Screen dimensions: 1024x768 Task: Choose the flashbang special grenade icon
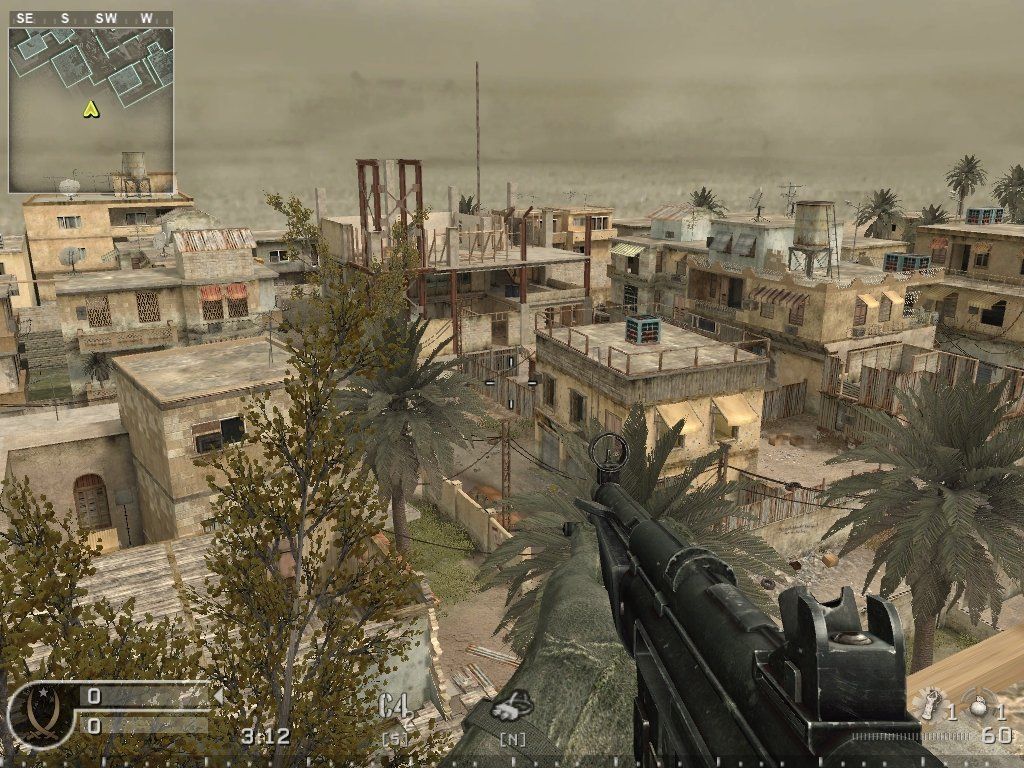click(x=932, y=705)
